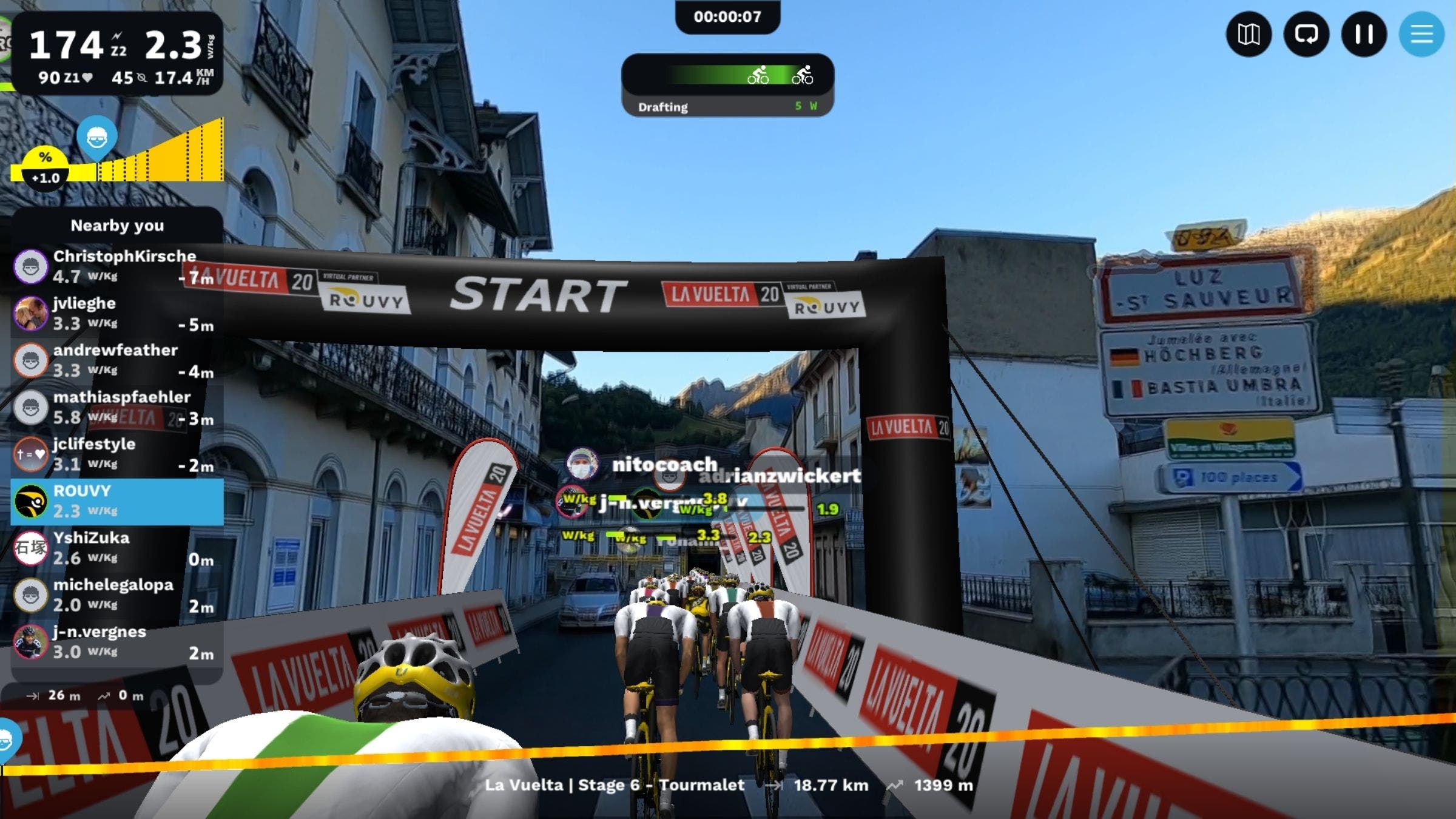
Task: Click the Nearby you list header
Action: [117, 226]
